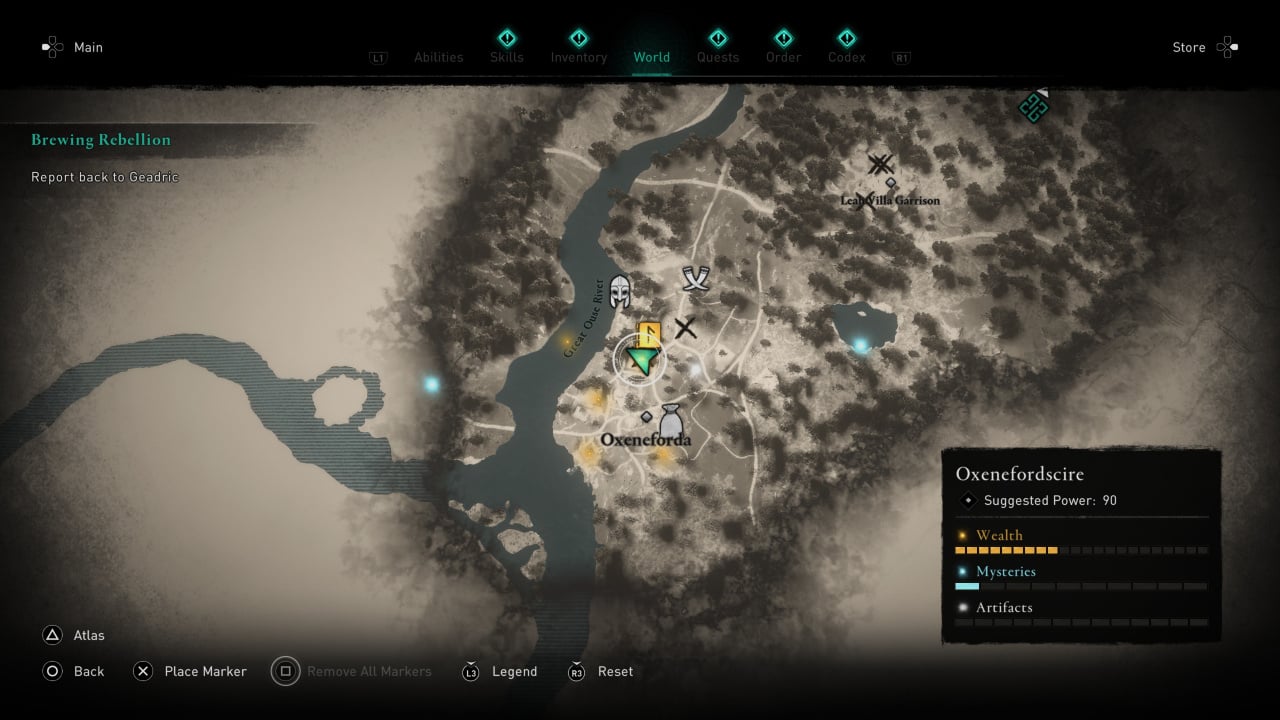Viewport: 1280px width, 720px height.
Task: Choose the drinking horns map marker
Action: pos(696,279)
